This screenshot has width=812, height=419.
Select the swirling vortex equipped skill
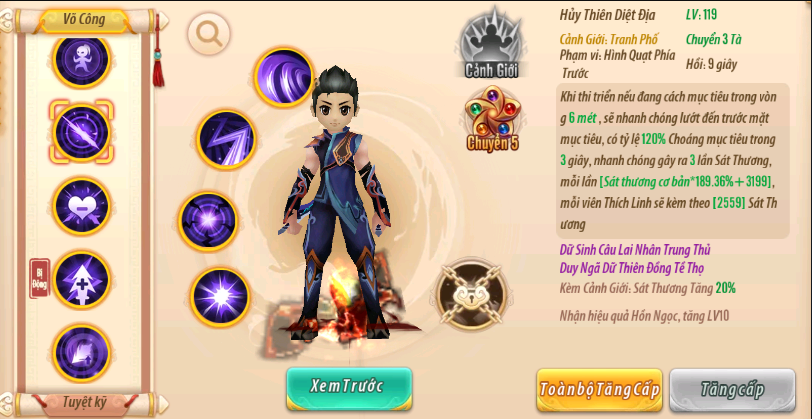[x=284, y=77]
